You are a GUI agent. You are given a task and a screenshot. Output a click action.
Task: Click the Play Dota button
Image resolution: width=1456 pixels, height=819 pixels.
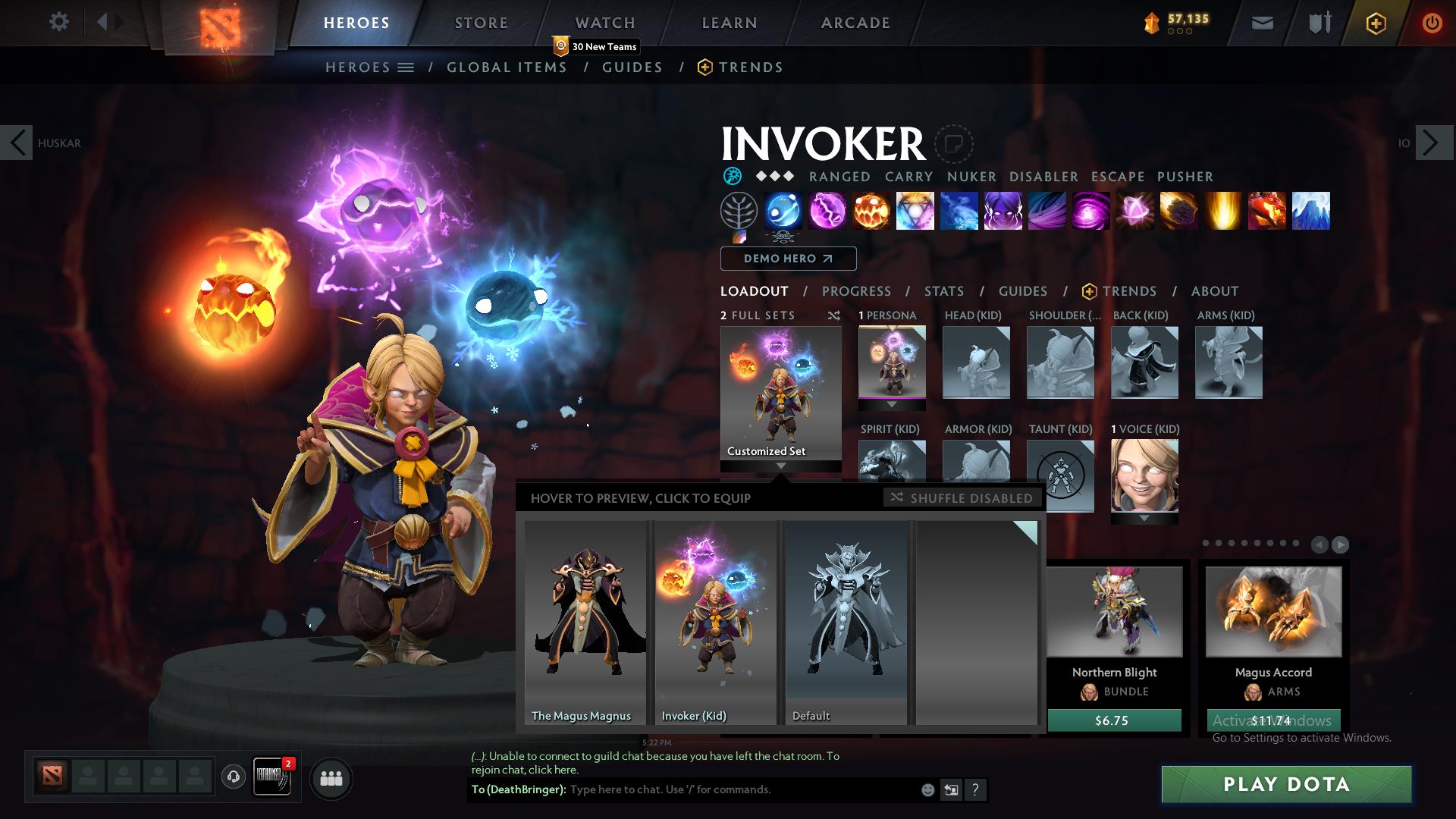[1286, 784]
